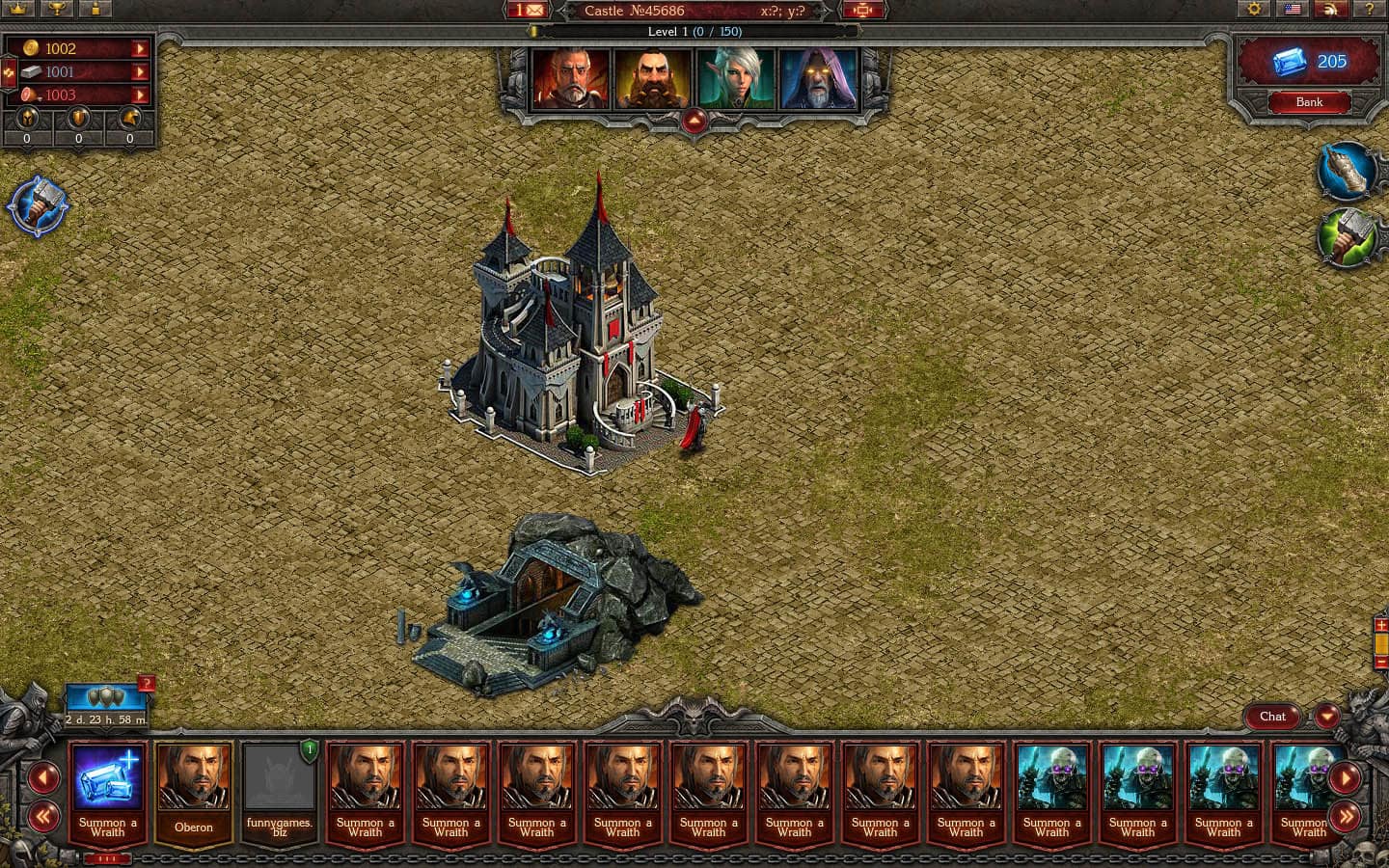
Task: Open the mail envelope showing 1 new message
Action: [526, 10]
